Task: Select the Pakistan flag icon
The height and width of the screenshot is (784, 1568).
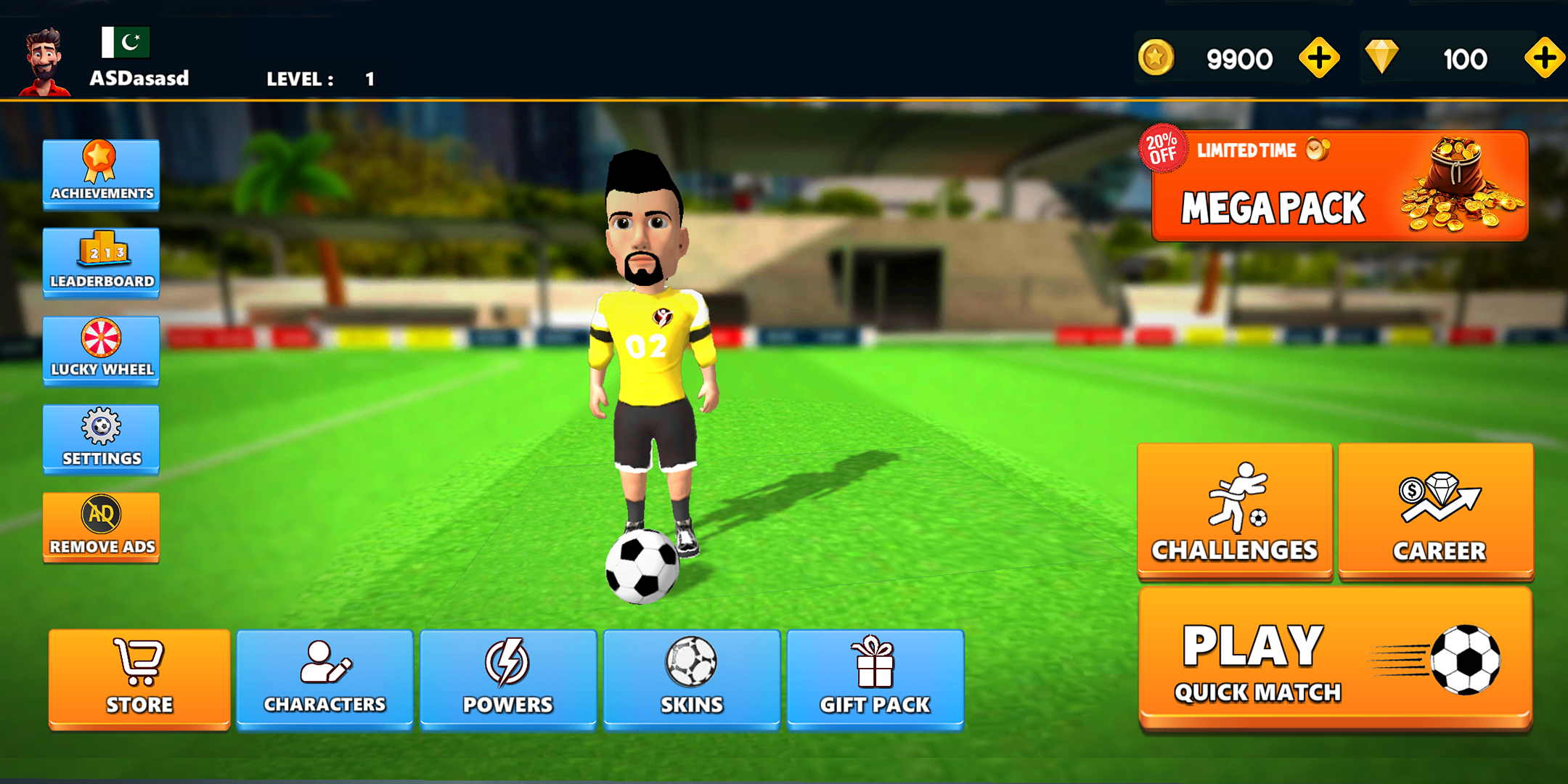Action: [126, 42]
